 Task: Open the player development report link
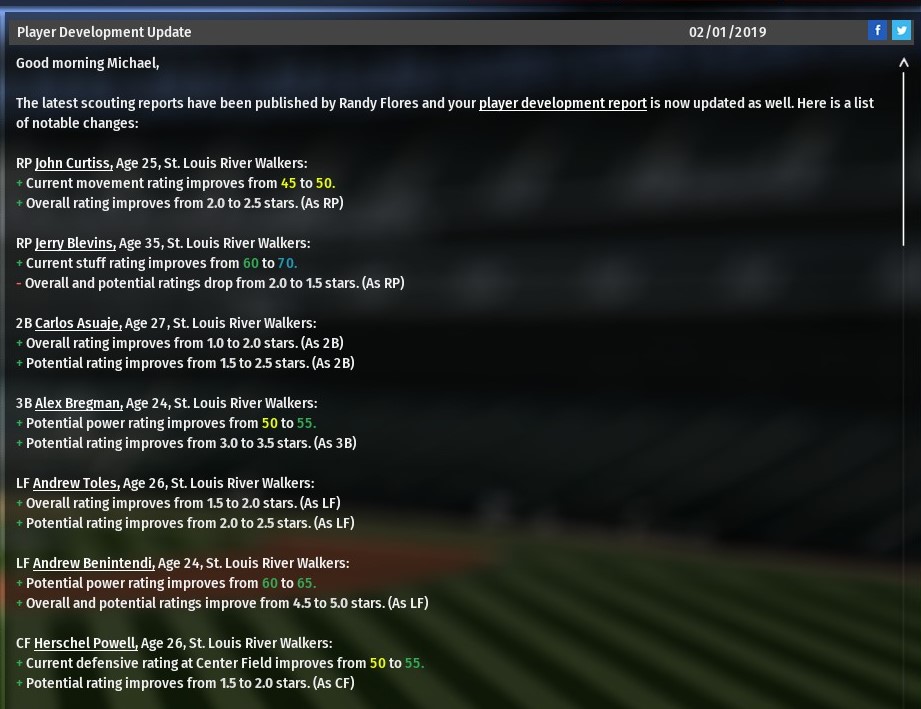pyautogui.click(x=562, y=103)
